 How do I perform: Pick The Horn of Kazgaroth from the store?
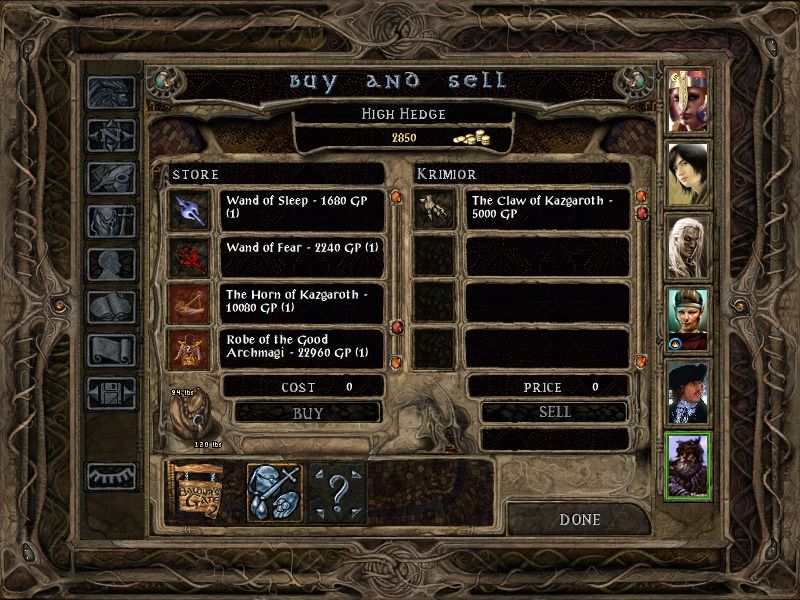click(301, 302)
